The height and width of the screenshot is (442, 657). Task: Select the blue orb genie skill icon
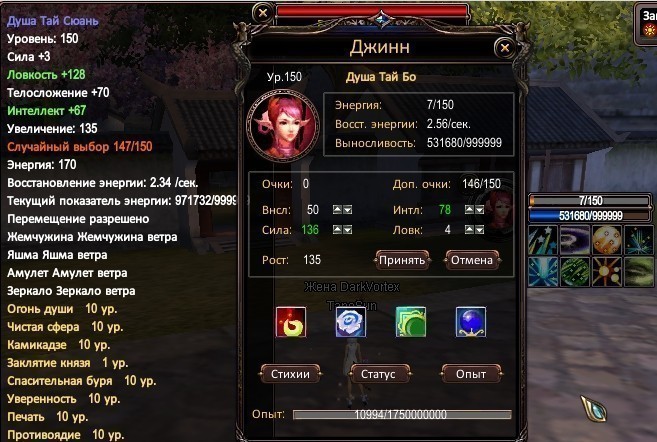click(470, 322)
